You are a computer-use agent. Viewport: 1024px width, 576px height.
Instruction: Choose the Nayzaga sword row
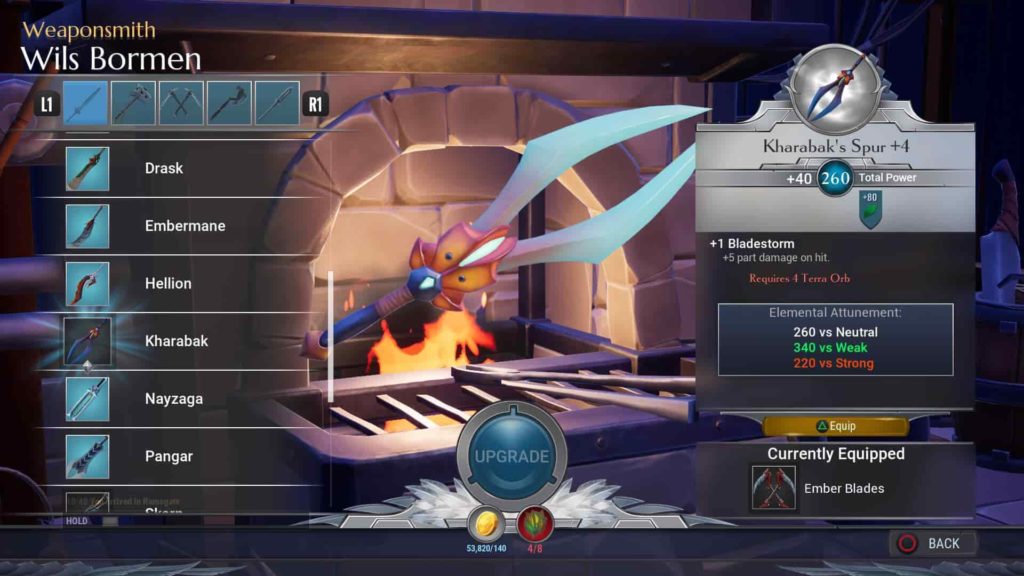click(x=173, y=398)
